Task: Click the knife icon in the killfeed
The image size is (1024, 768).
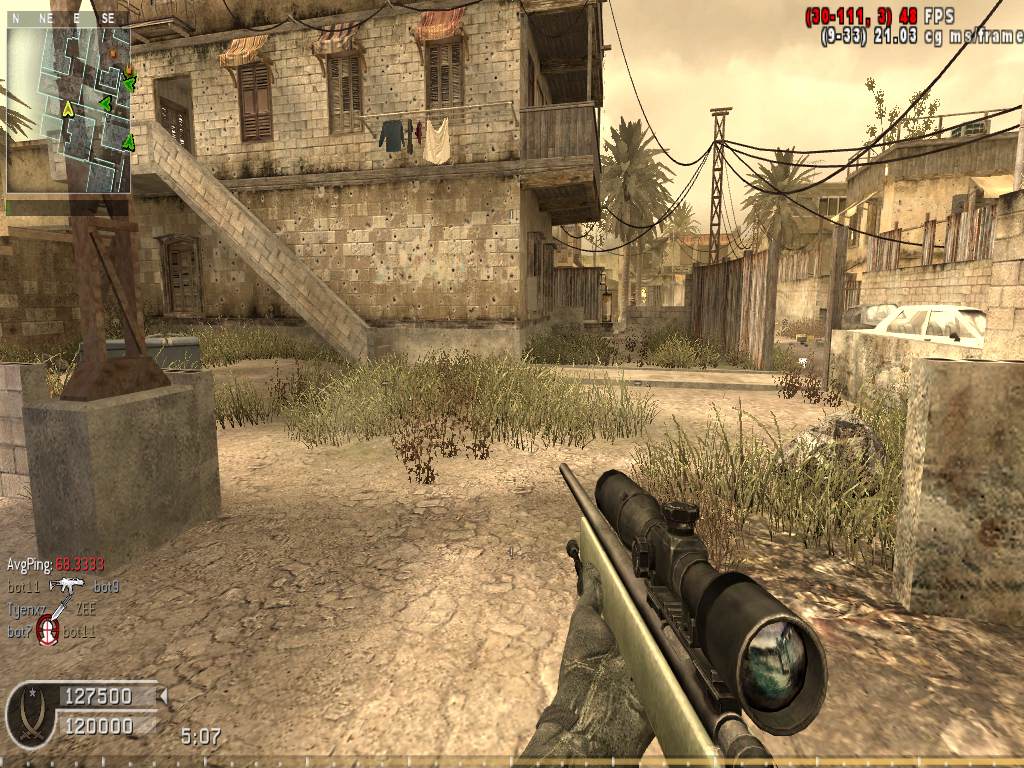Action: (x=58, y=608)
